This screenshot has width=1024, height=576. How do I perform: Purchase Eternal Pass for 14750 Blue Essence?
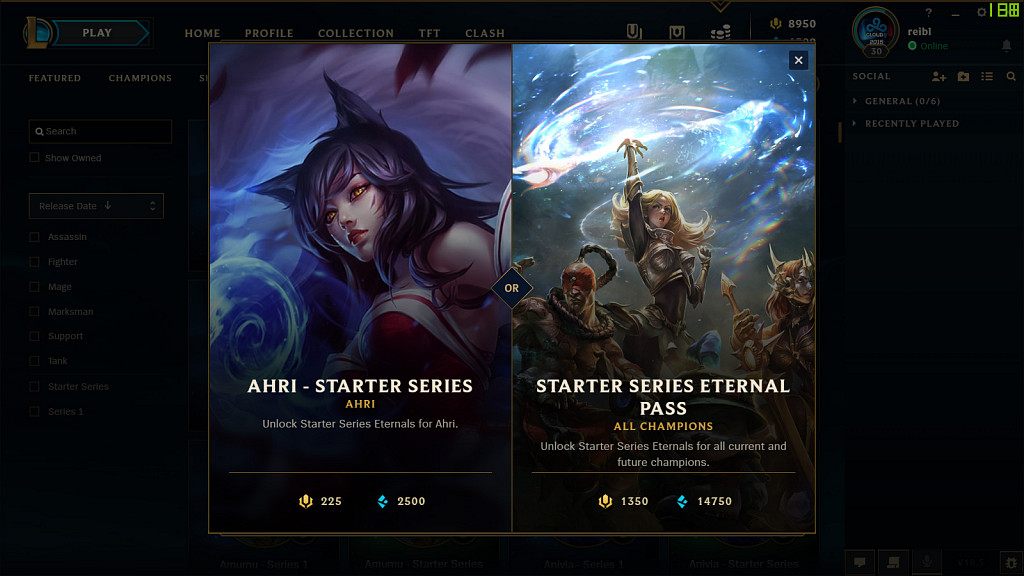(705, 501)
